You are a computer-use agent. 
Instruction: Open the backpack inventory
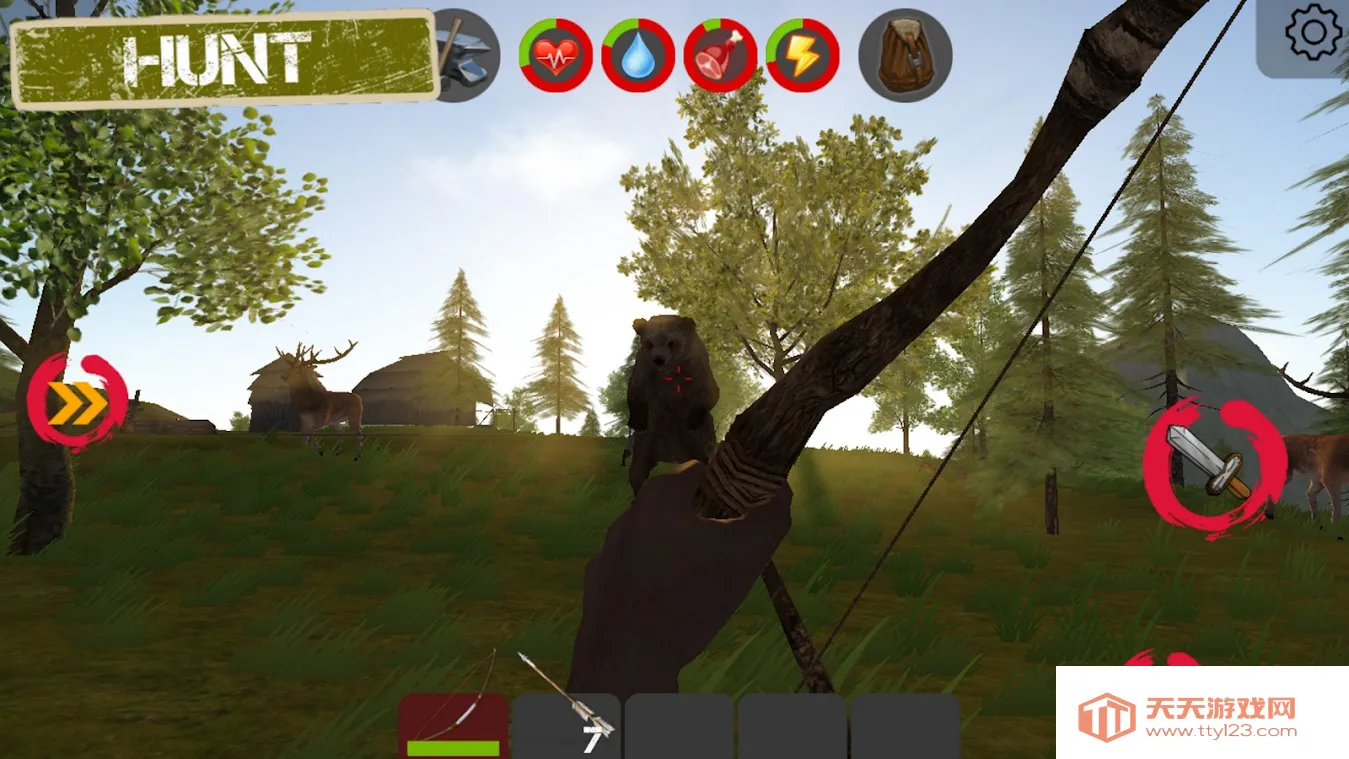tap(905, 56)
